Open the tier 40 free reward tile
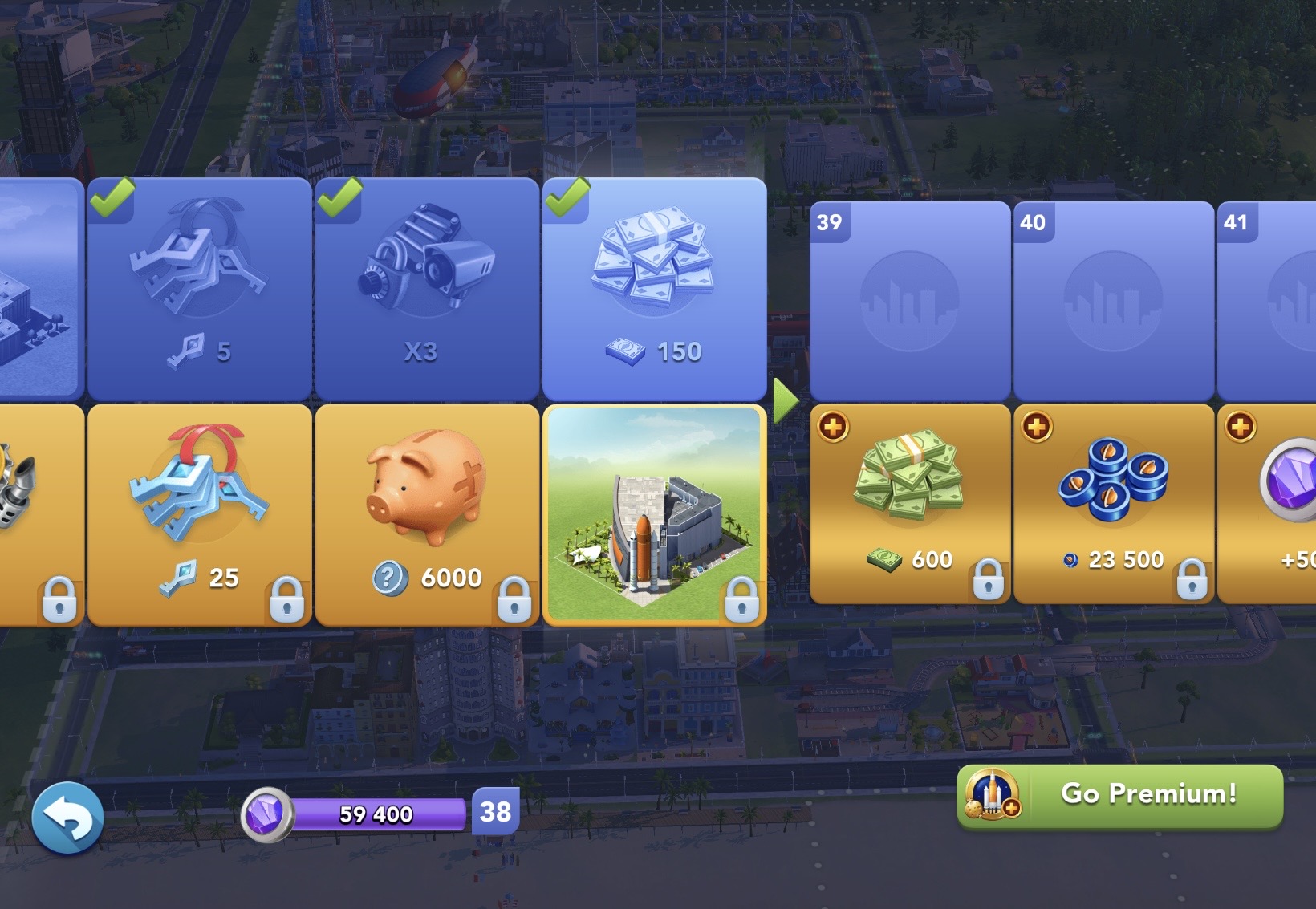The image size is (1316, 909). [1113, 301]
